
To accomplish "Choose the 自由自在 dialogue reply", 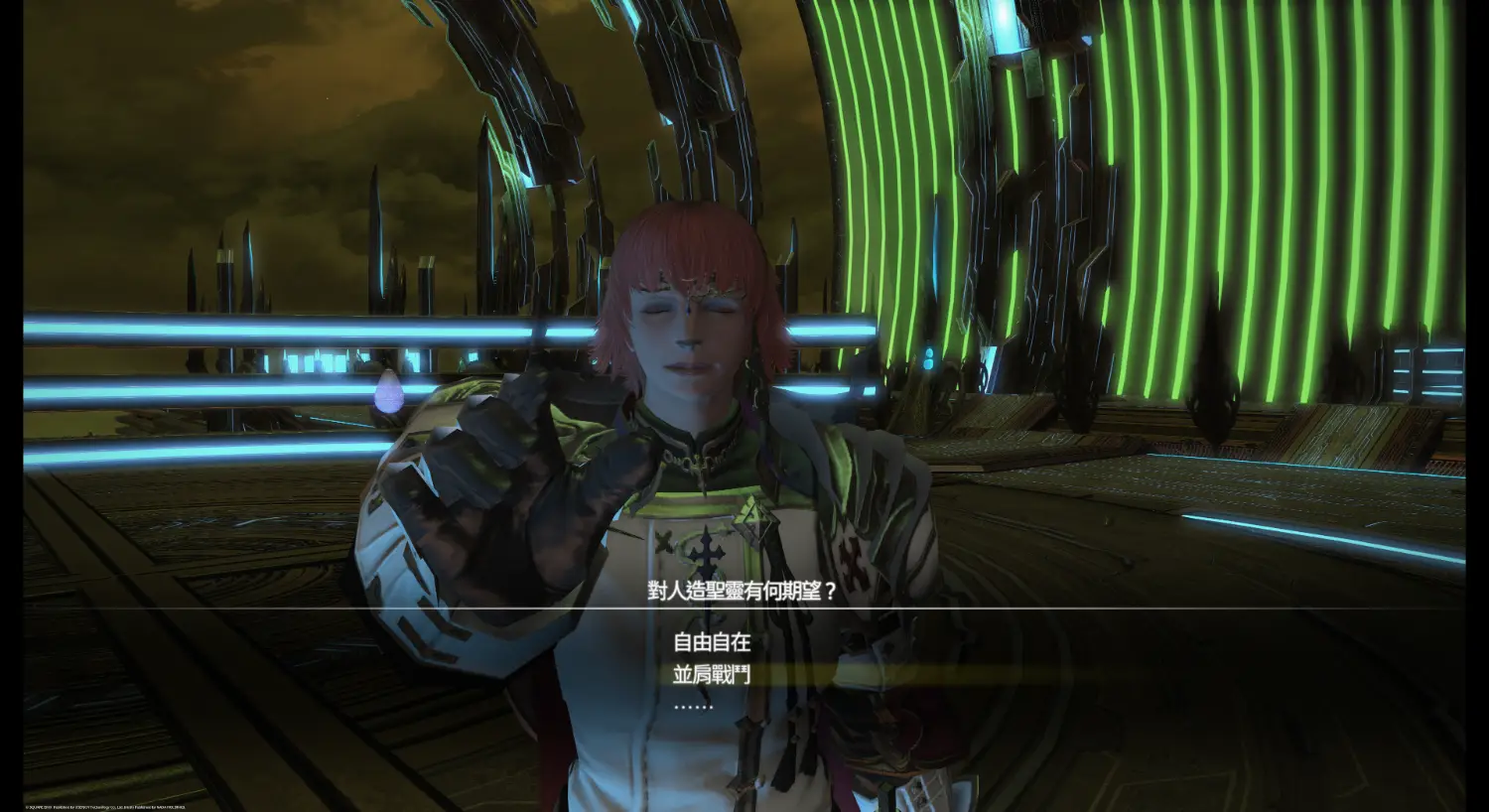I will pyautogui.click(x=711, y=642).
